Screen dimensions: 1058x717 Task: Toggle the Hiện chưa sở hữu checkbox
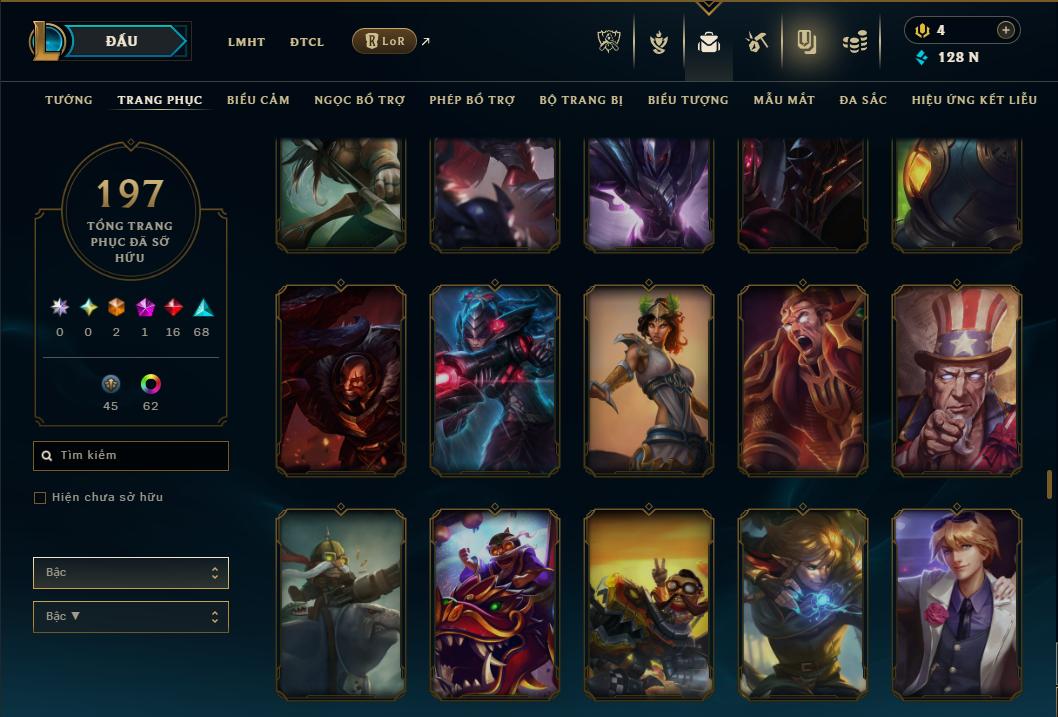(40, 498)
